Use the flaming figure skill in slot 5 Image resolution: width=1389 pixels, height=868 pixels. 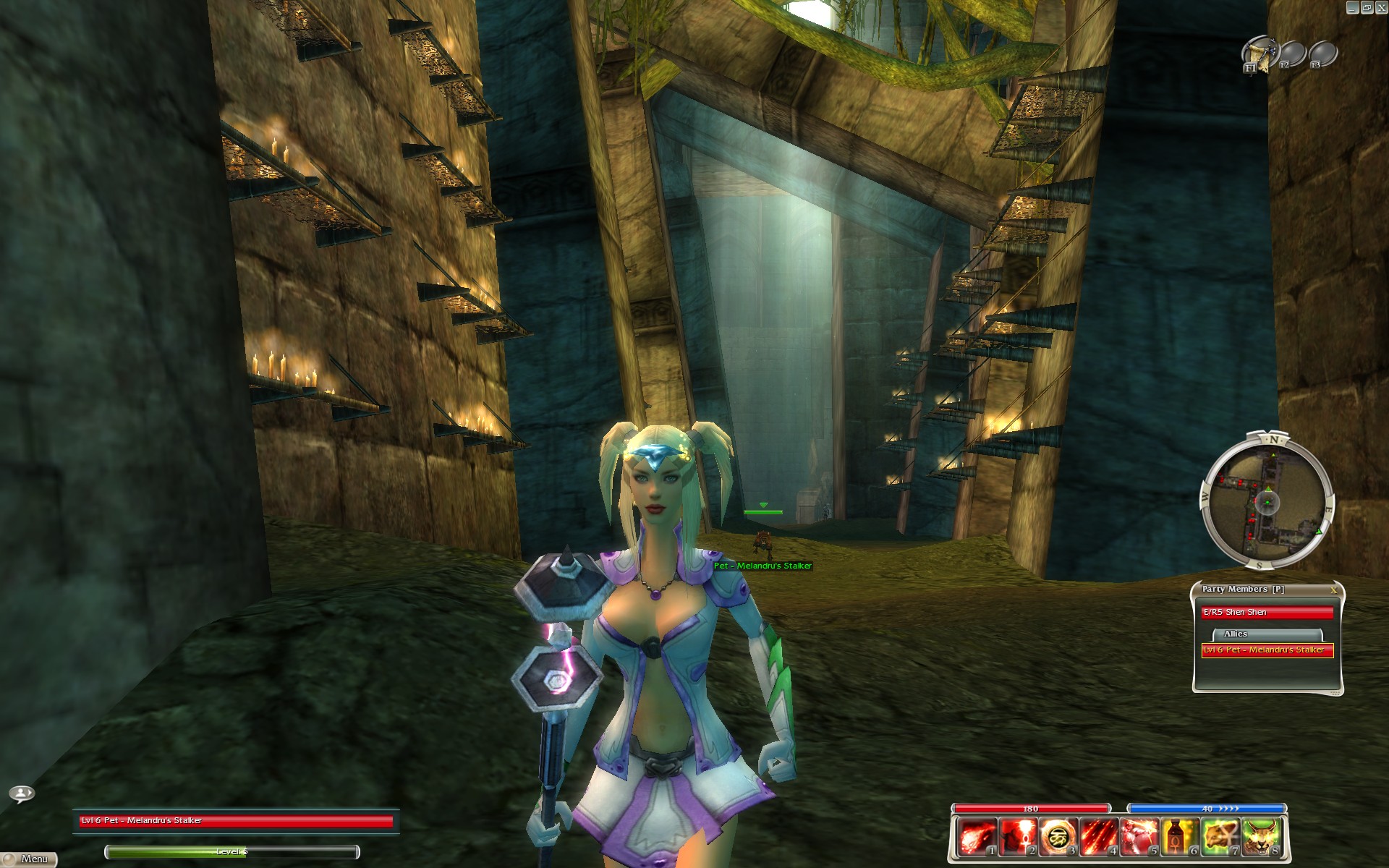(1139, 838)
